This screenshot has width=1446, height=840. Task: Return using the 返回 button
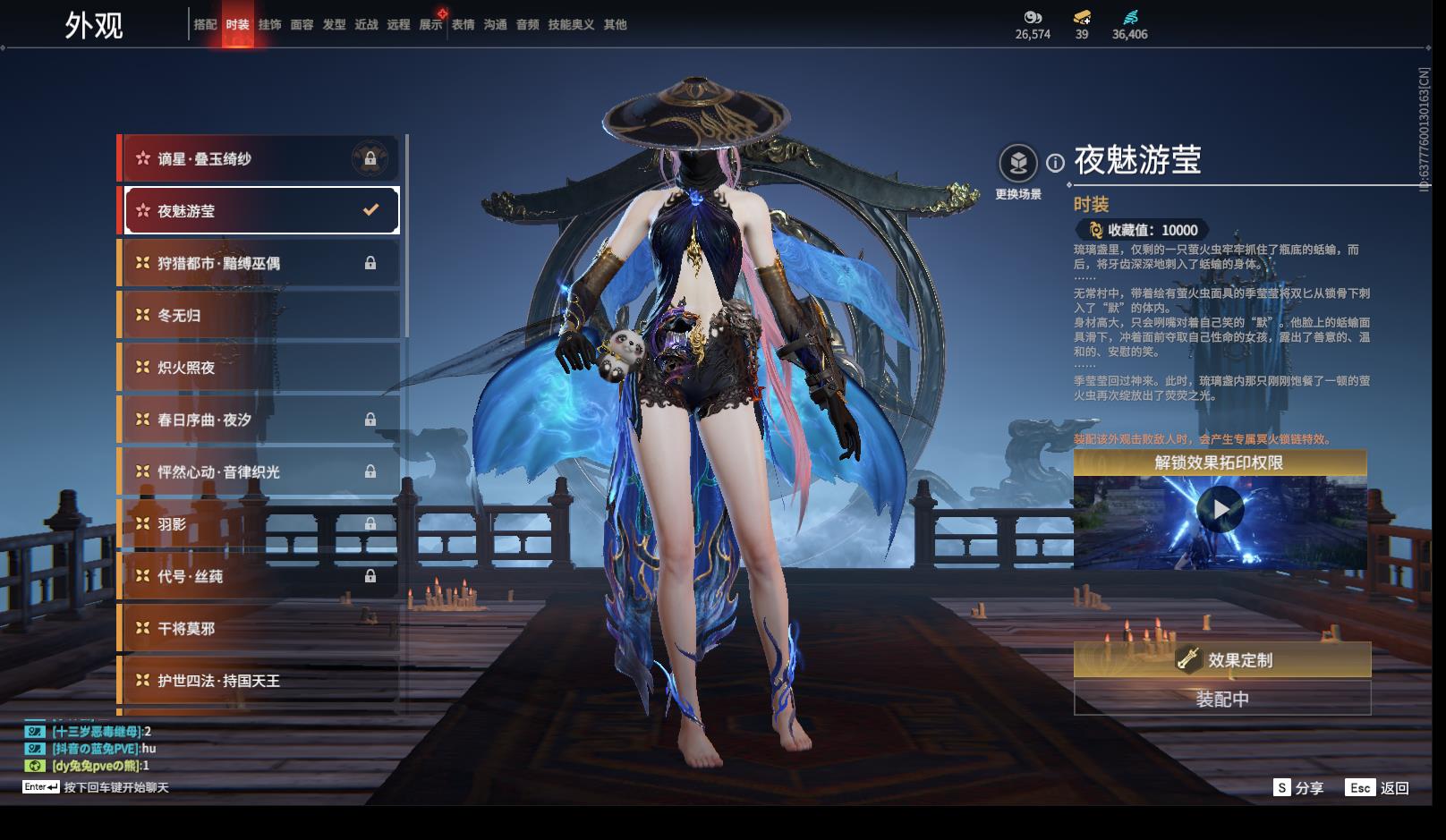coord(1378,788)
